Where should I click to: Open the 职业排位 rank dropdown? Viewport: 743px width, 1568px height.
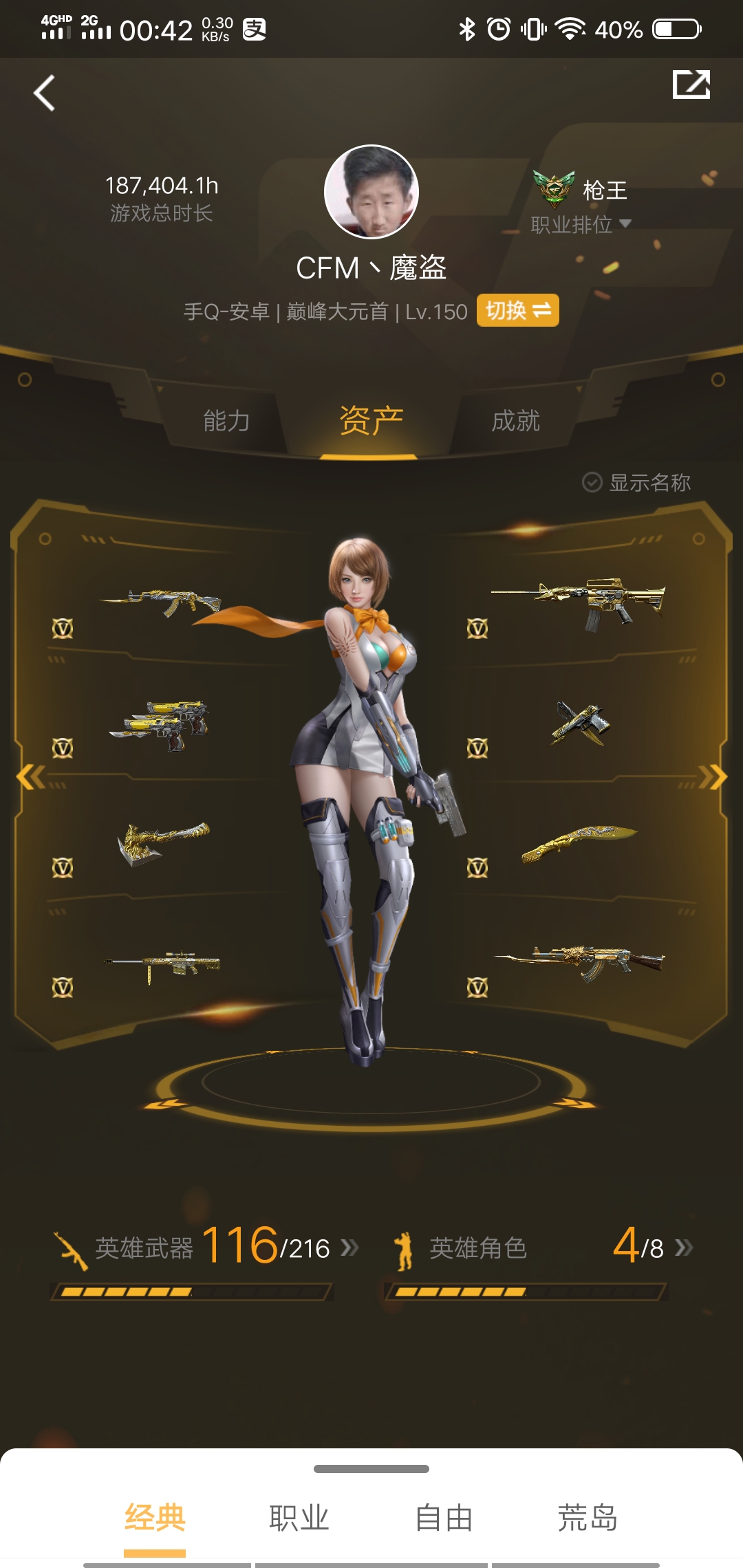click(581, 224)
